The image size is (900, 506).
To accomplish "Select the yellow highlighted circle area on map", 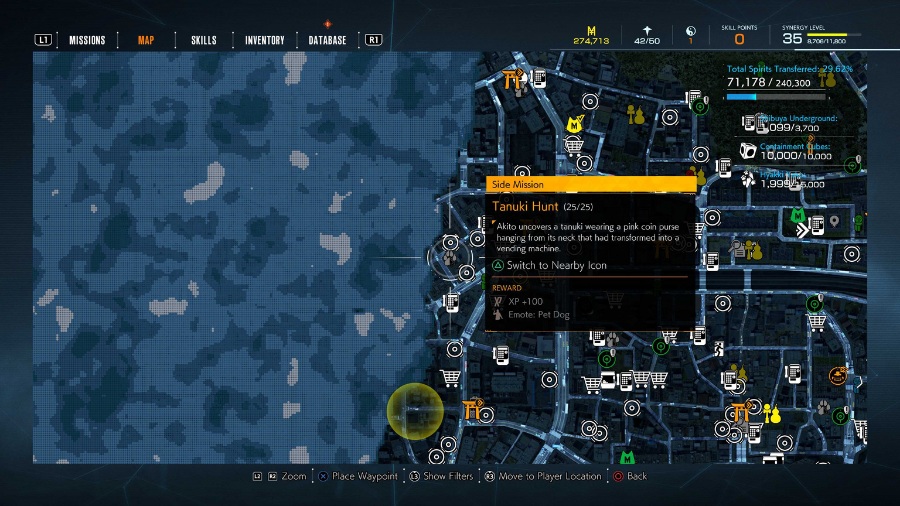I will 415,412.
